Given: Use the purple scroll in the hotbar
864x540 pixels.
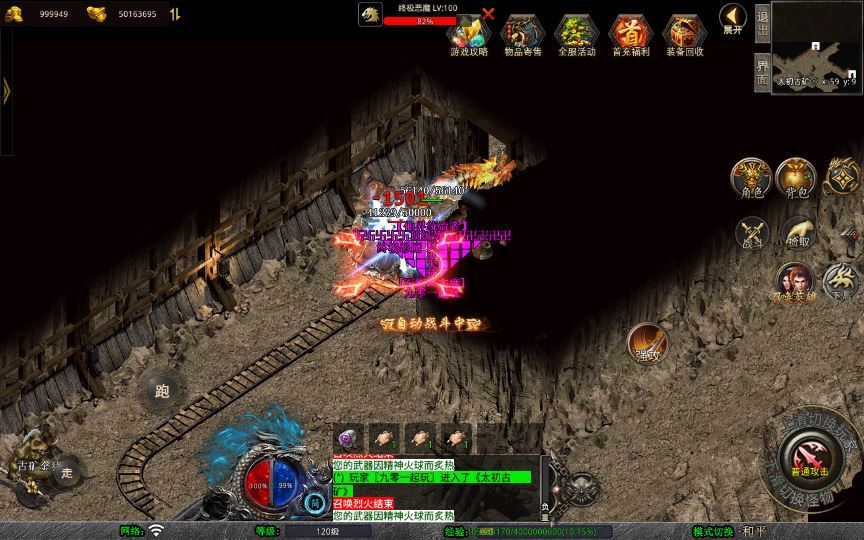Looking at the screenshot, I should pyautogui.click(x=347, y=437).
